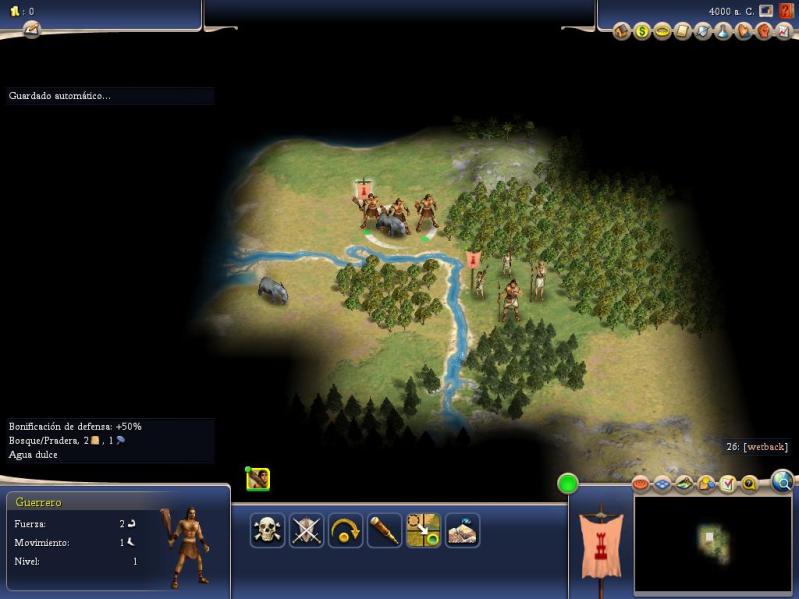799x599 pixels.
Task: Switch to globe view with the magnifier
Action: coord(782,483)
